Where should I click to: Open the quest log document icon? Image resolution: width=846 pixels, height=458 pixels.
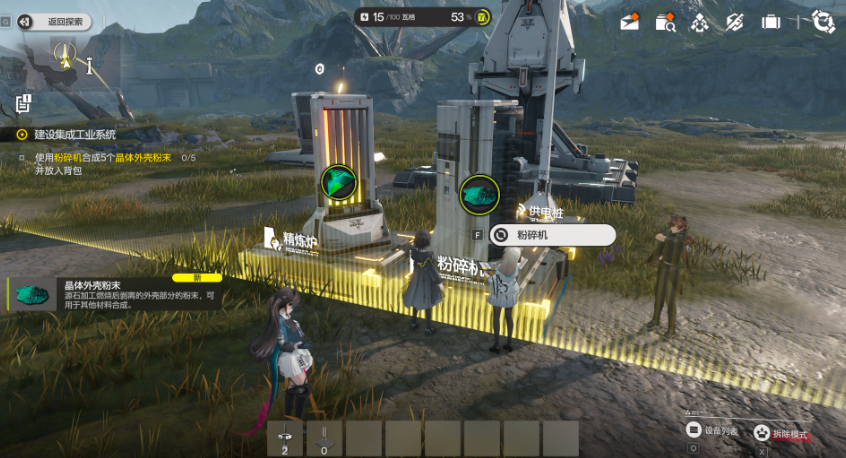[24, 102]
